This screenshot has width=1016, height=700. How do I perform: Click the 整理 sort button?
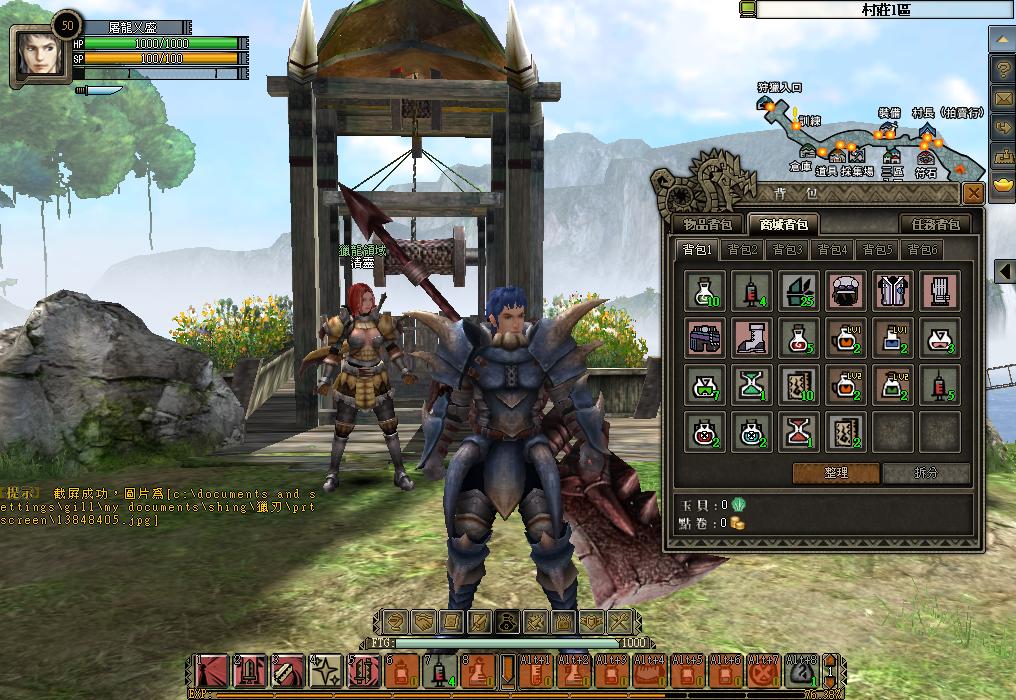(x=836, y=473)
